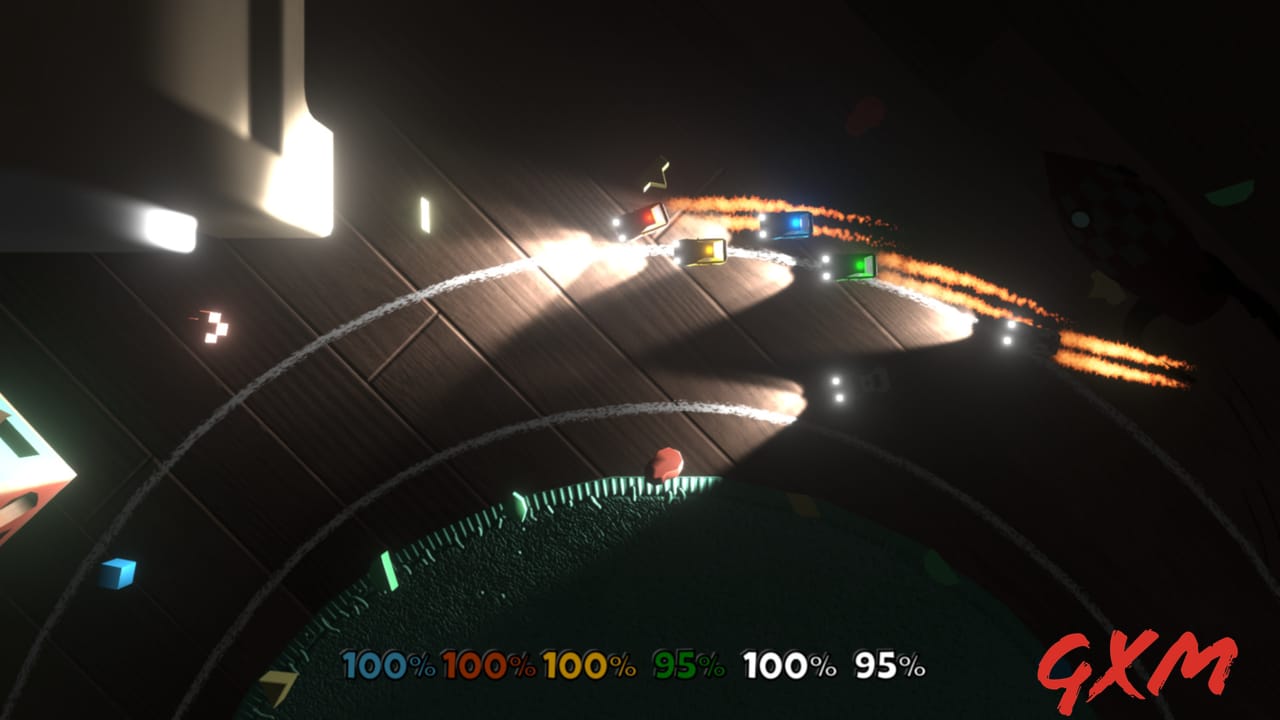The width and height of the screenshot is (1280, 720).
Task: Select the car driving with headlights at bottom center
Action: point(855,385)
